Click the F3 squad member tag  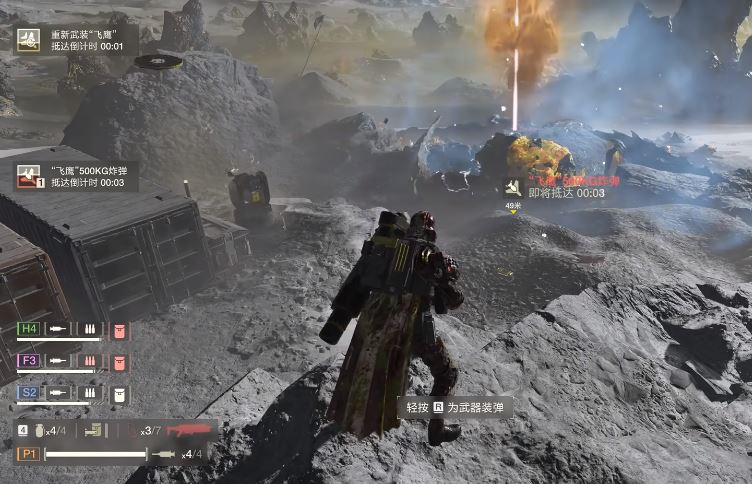click(29, 360)
